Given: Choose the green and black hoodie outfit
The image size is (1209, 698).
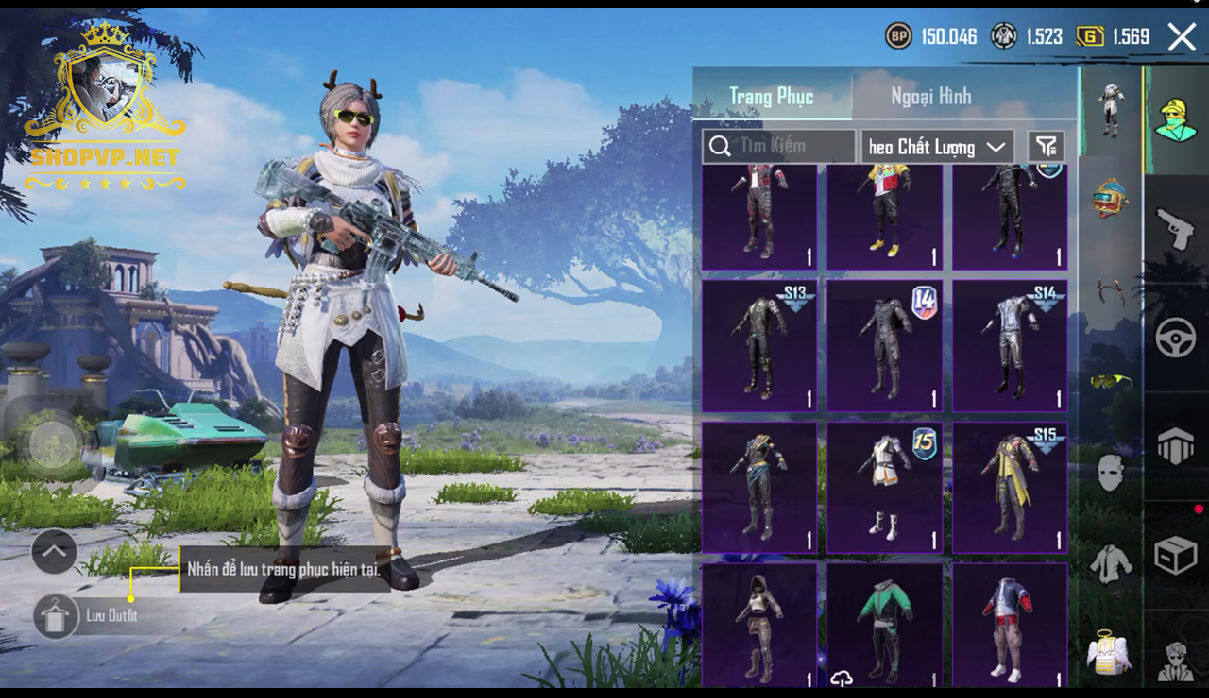Looking at the screenshot, I should coord(884,625).
